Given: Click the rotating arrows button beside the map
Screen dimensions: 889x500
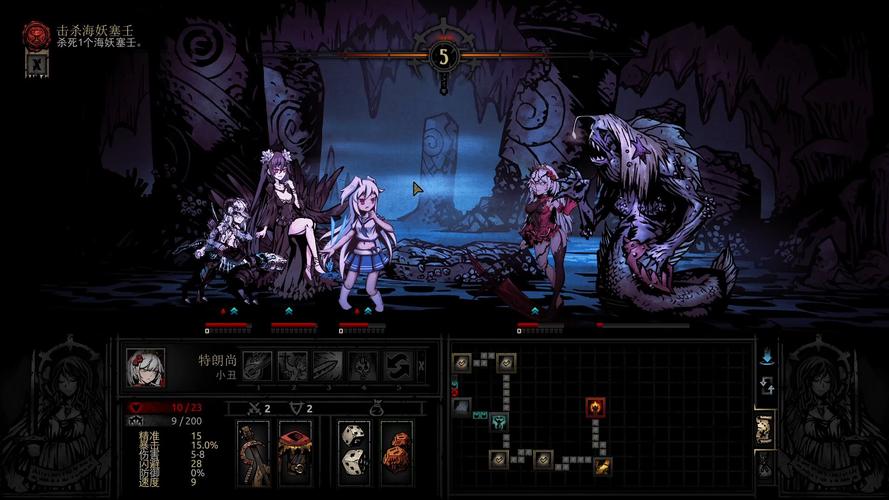Looking at the screenshot, I should [766, 386].
